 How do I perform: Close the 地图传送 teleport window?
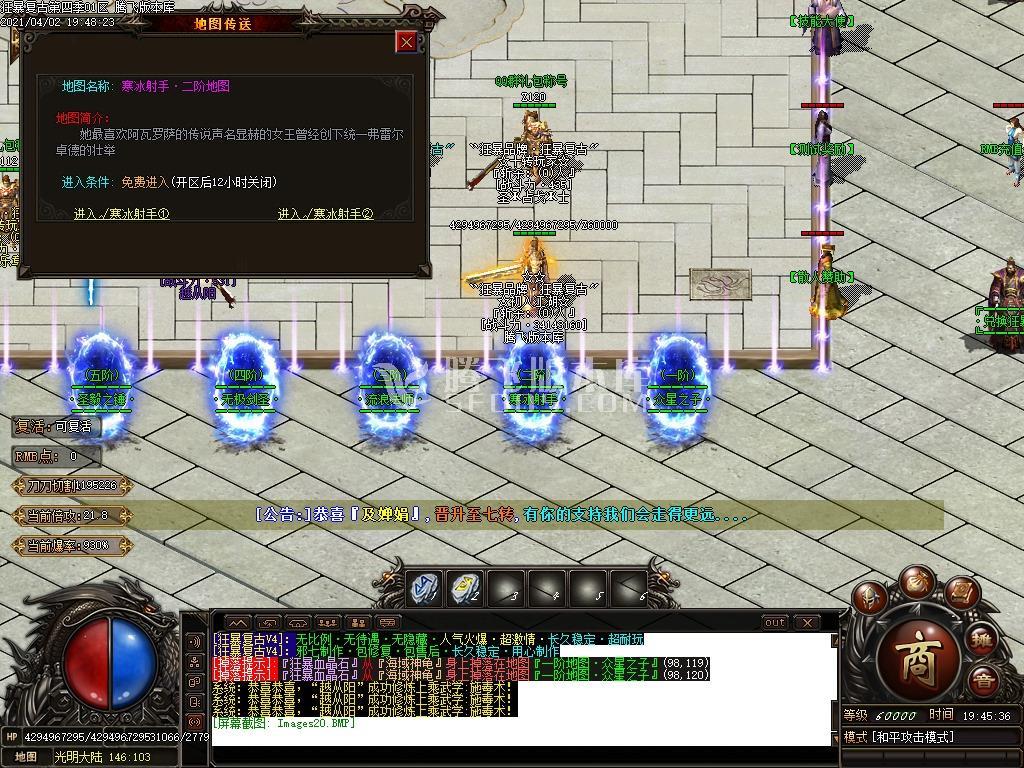[x=406, y=41]
